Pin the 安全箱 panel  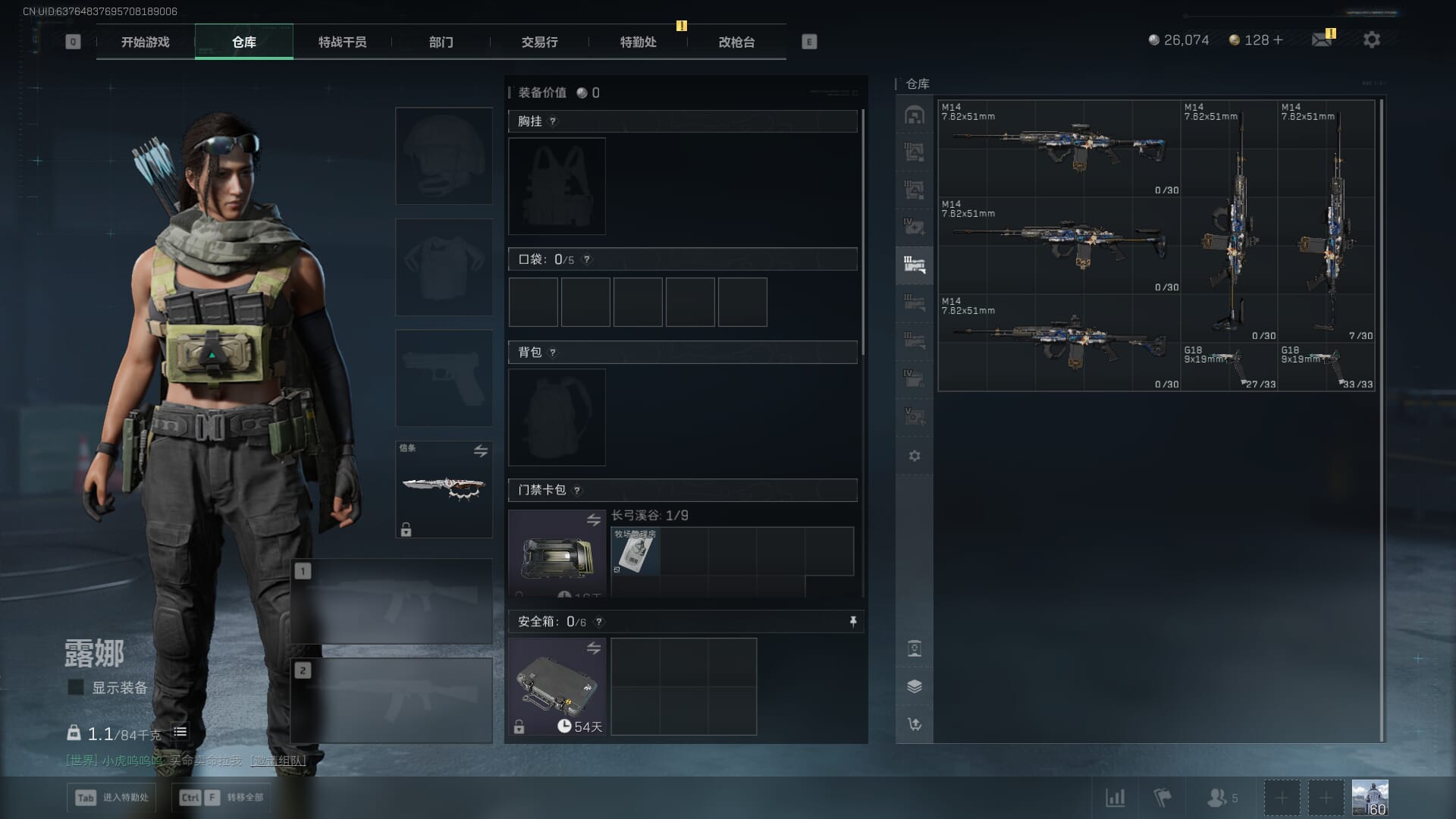point(853,622)
